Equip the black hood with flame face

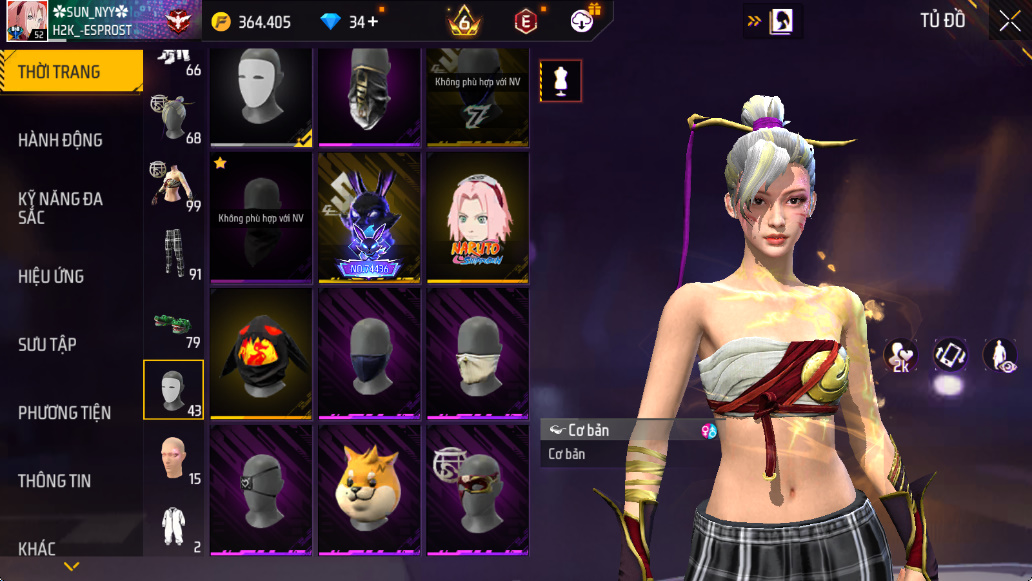[x=260, y=353]
